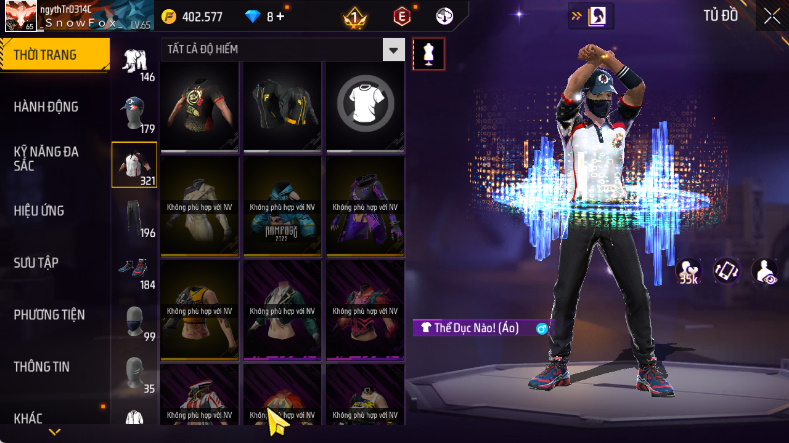The width and height of the screenshot is (789, 443).
Task: Open the TẤT CẢ ĐỘ HIẾM rarity dropdown
Action: (x=394, y=50)
